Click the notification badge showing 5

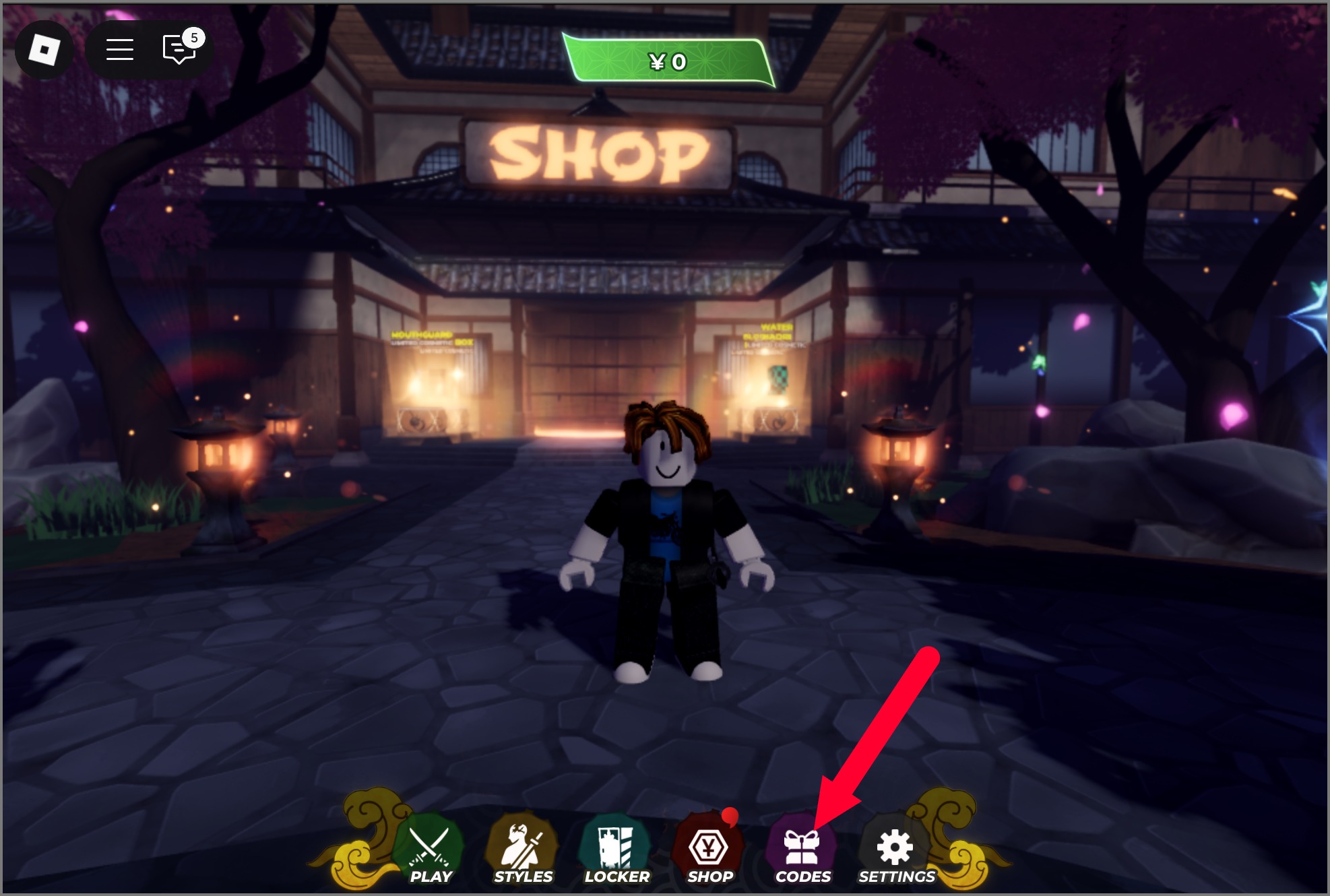point(194,38)
